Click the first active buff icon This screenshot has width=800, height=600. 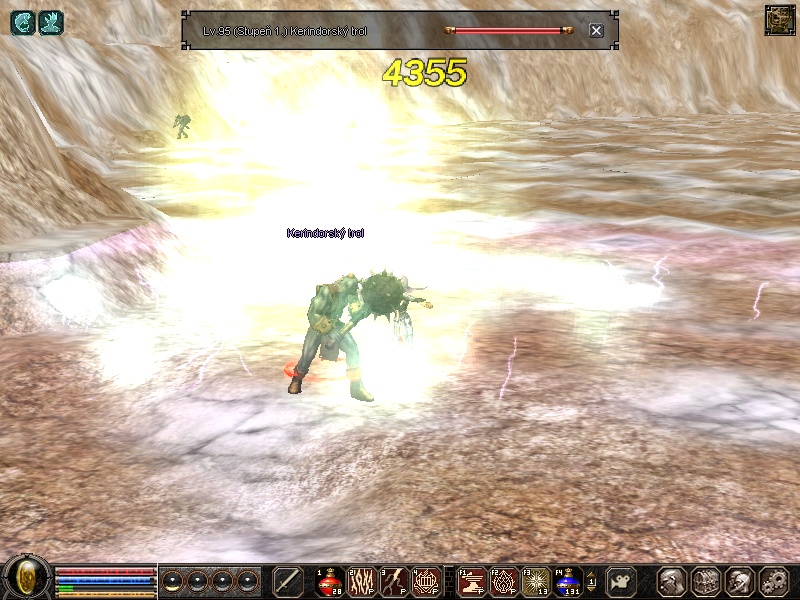(22, 22)
